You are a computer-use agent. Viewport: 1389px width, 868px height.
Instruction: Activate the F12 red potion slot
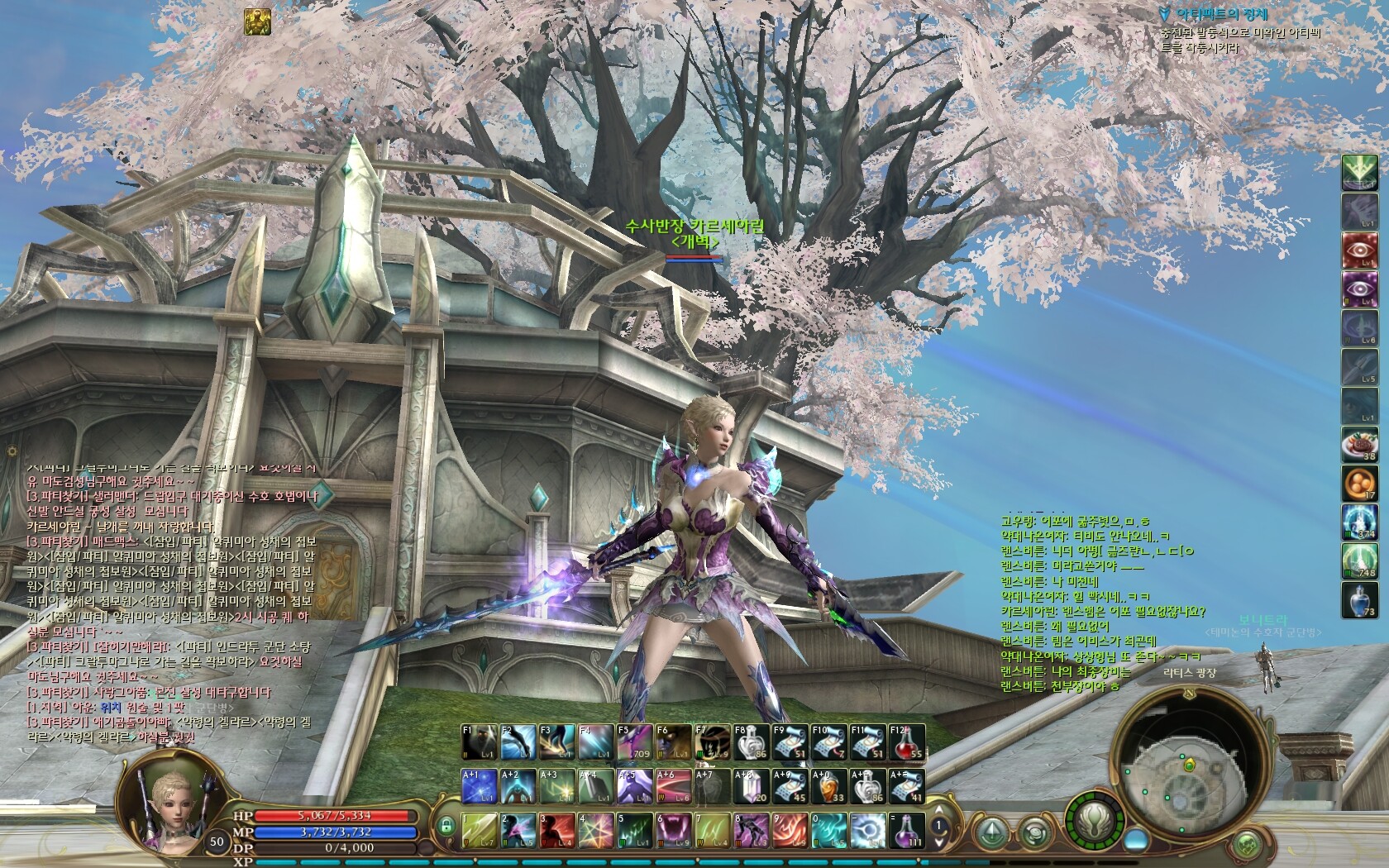pos(907,742)
